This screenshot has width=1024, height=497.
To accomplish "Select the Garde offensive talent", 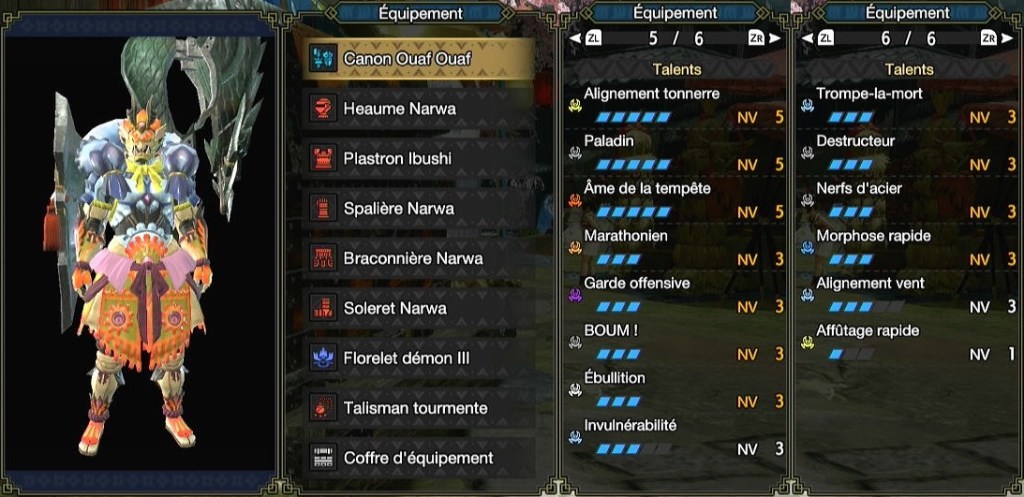I will 676,295.
